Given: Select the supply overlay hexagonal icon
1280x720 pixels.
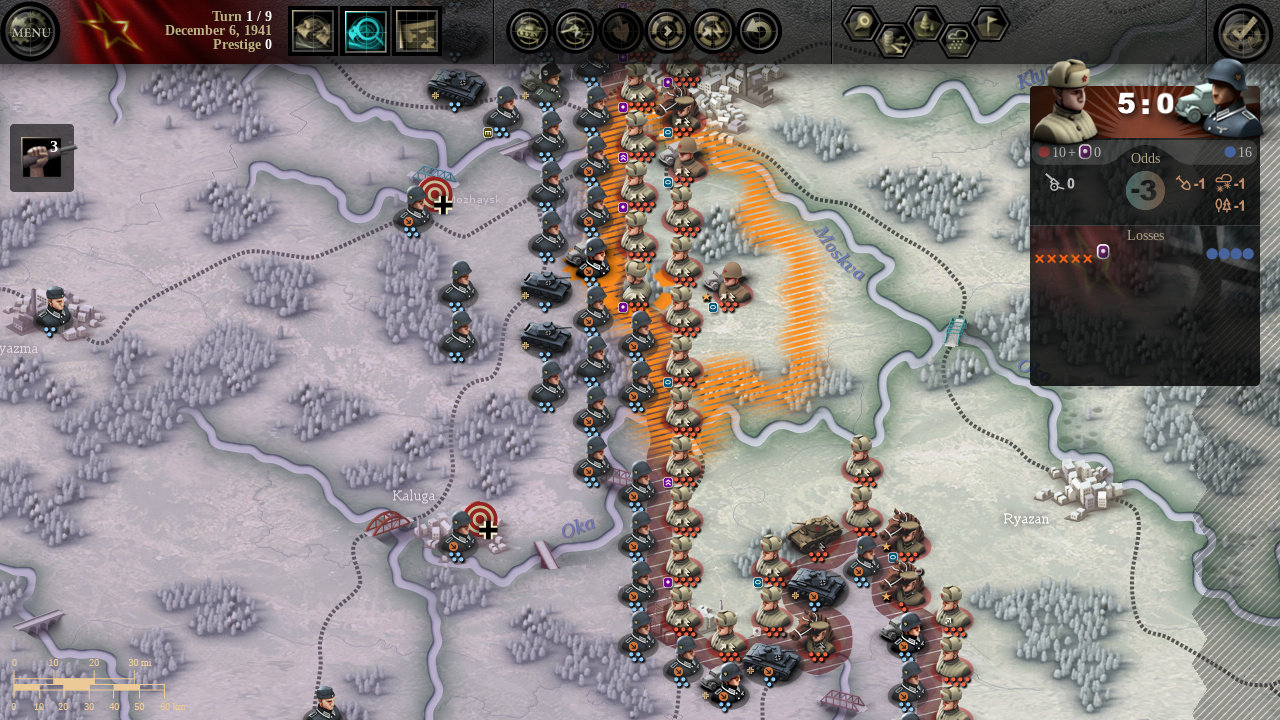Looking at the screenshot, I should [x=893, y=40].
